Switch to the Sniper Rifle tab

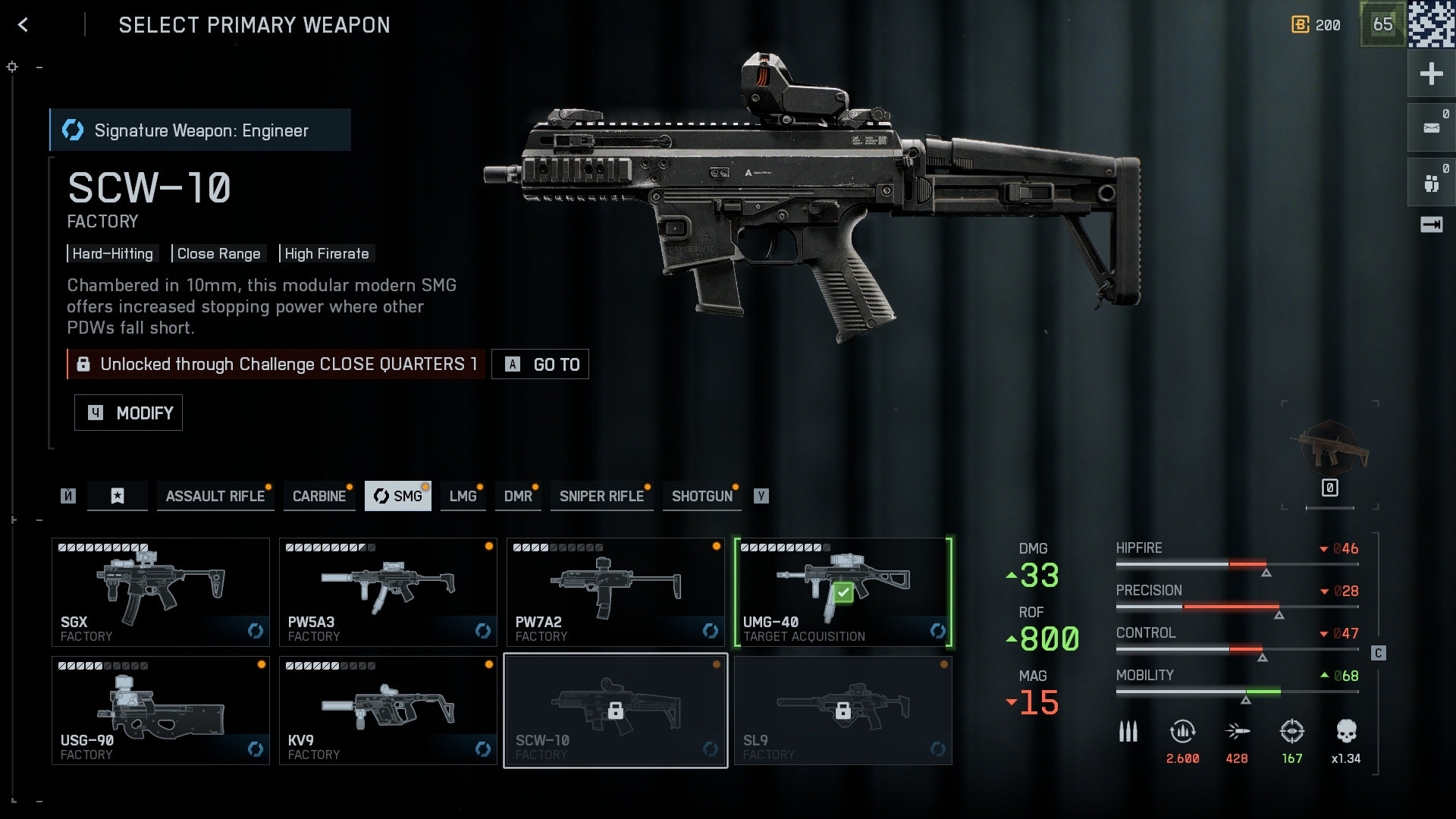pyautogui.click(x=601, y=496)
